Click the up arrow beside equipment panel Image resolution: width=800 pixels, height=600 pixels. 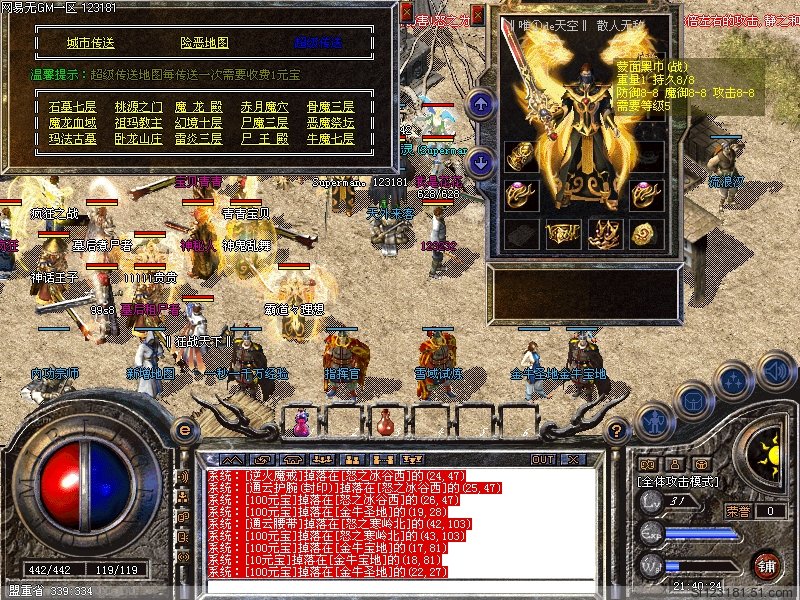point(481,103)
